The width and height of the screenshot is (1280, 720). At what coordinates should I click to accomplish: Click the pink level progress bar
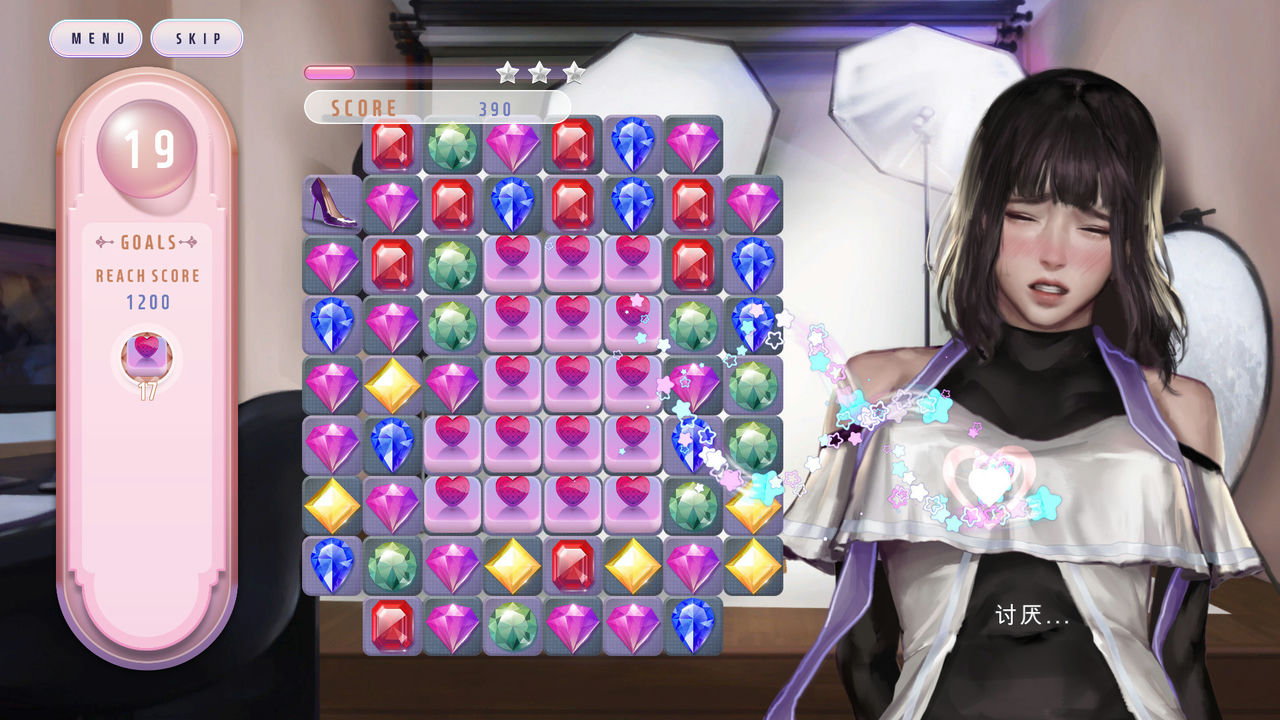click(330, 71)
